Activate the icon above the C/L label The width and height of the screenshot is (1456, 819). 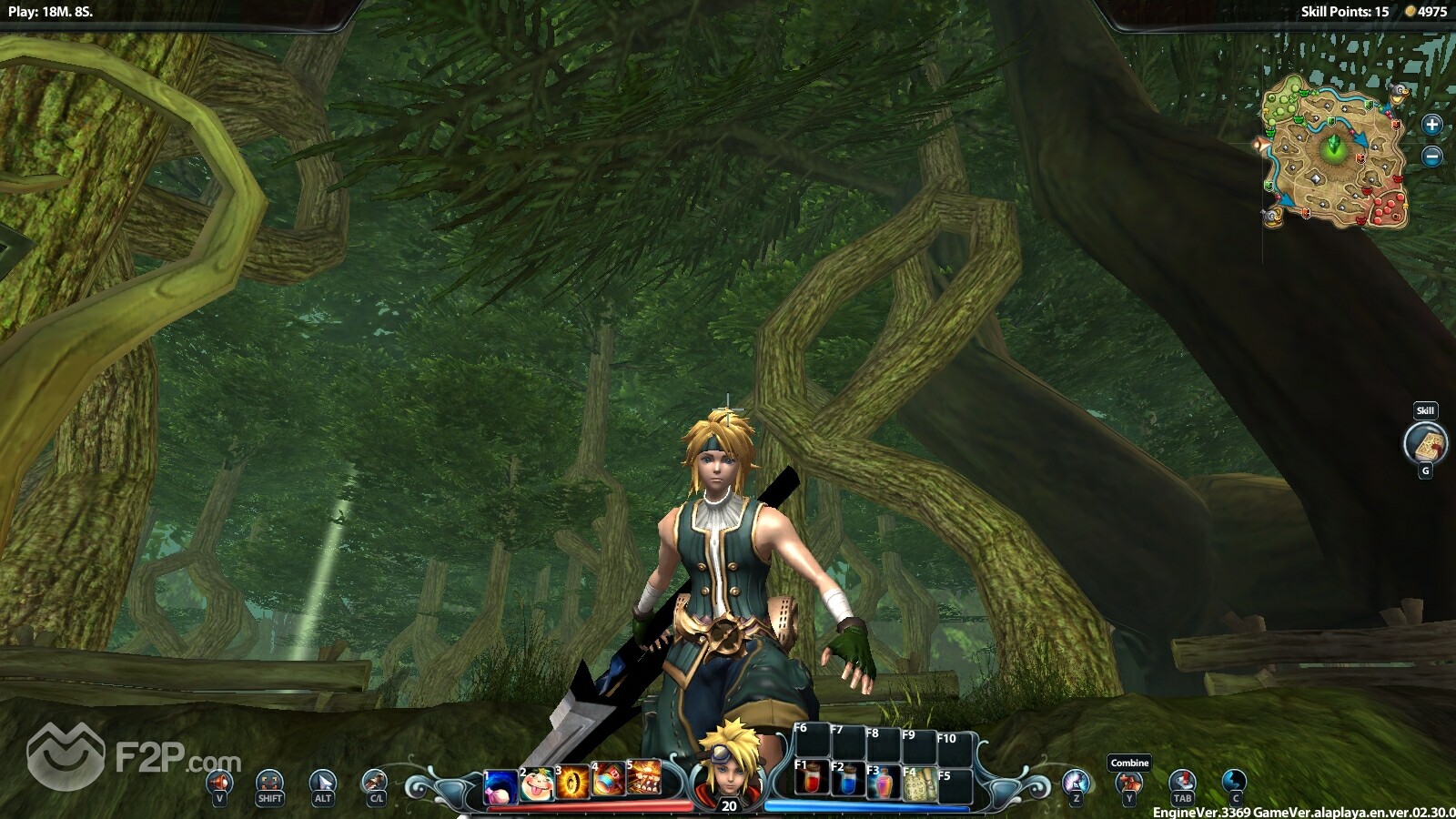coord(375,781)
